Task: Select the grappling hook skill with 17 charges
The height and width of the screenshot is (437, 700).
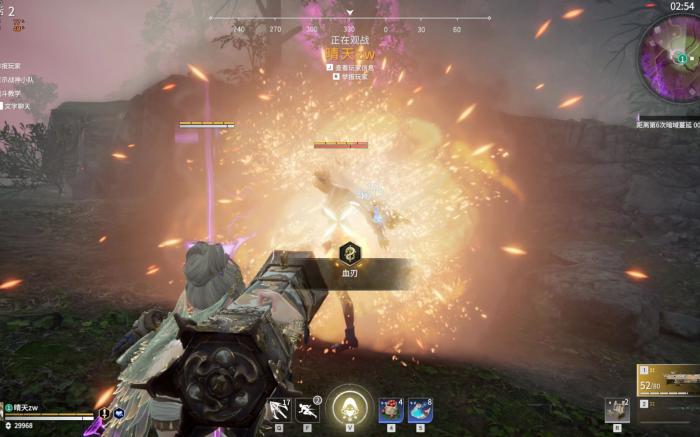Action: pos(278,409)
